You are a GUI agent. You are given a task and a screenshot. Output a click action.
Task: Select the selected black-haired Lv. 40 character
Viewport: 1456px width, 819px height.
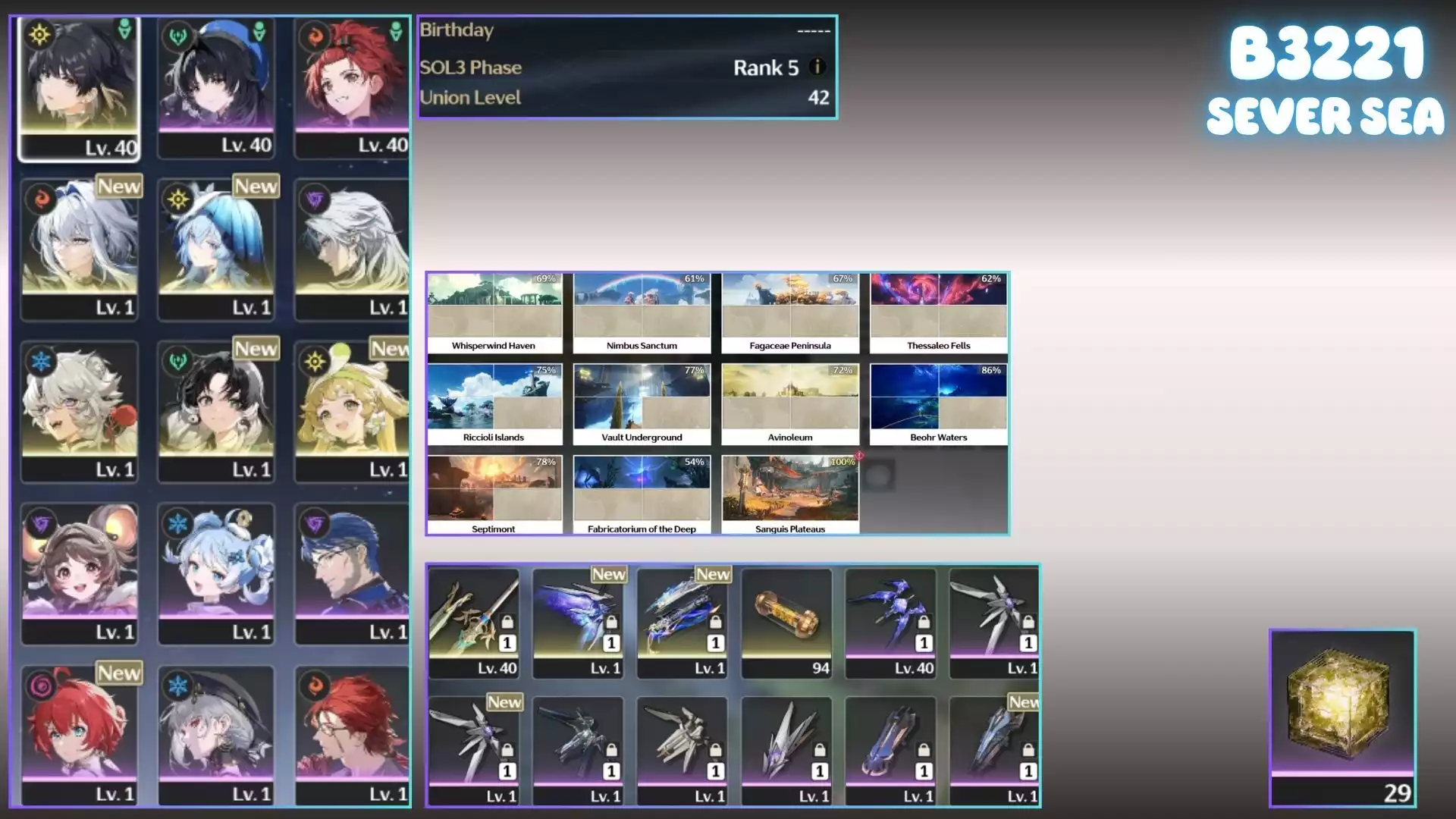[x=80, y=87]
